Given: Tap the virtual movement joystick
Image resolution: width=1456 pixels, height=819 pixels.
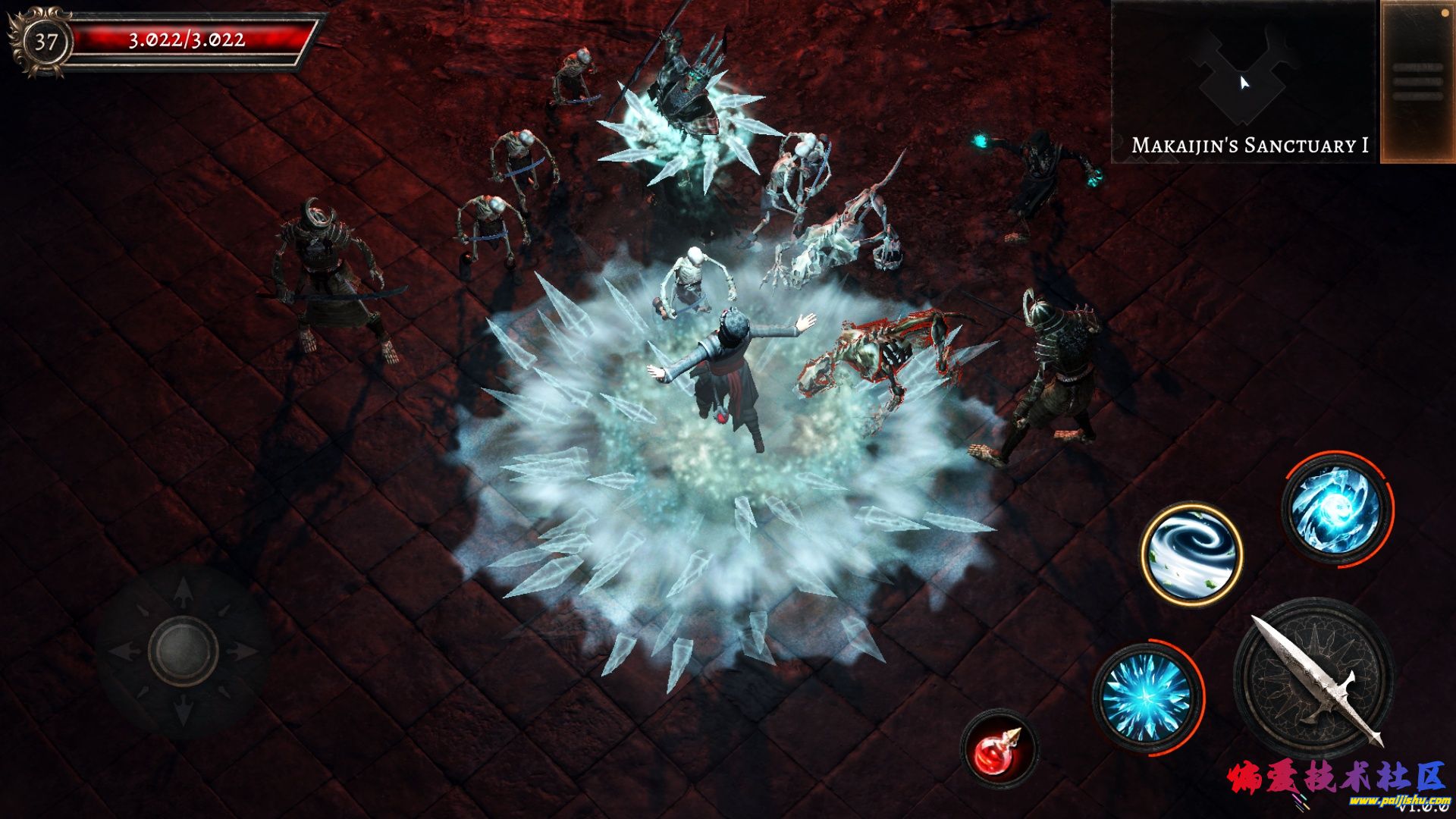Looking at the screenshot, I should tap(184, 651).
